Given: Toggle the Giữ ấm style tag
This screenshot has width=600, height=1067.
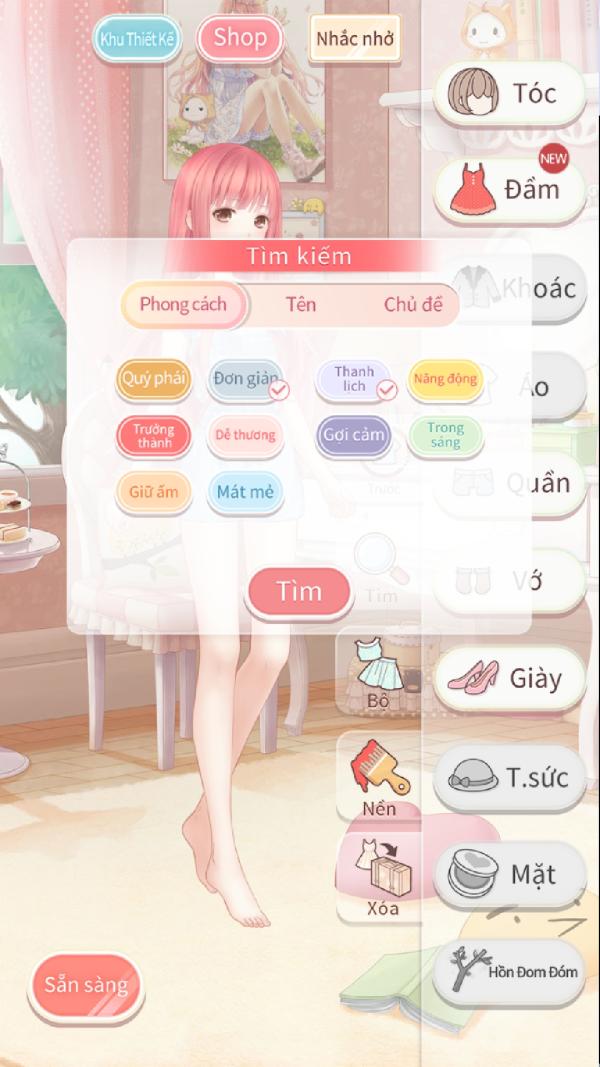Looking at the screenshot, I should (x=154, y=492).
